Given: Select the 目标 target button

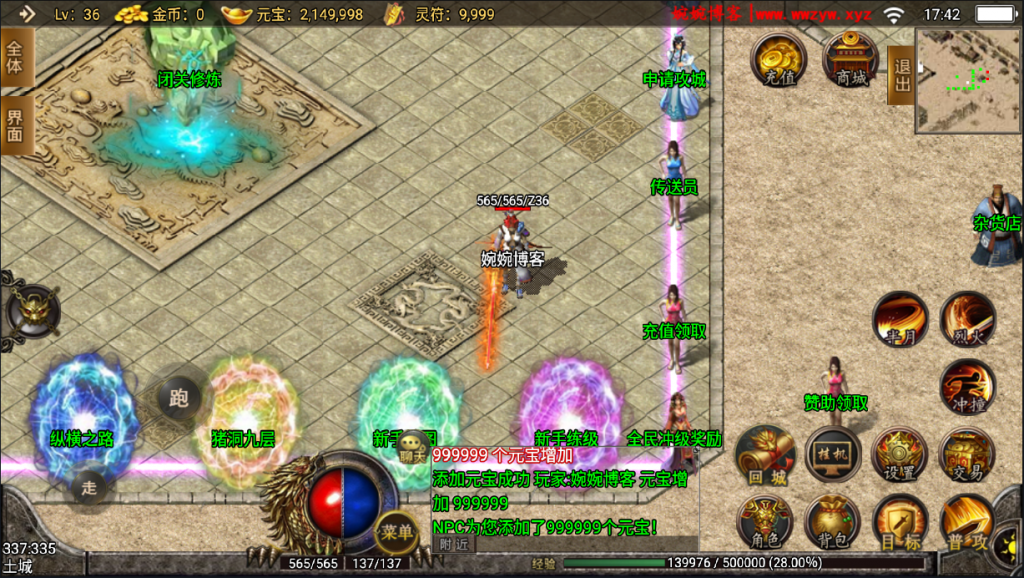Looking at the screenshot, I should tap(900, 522).
